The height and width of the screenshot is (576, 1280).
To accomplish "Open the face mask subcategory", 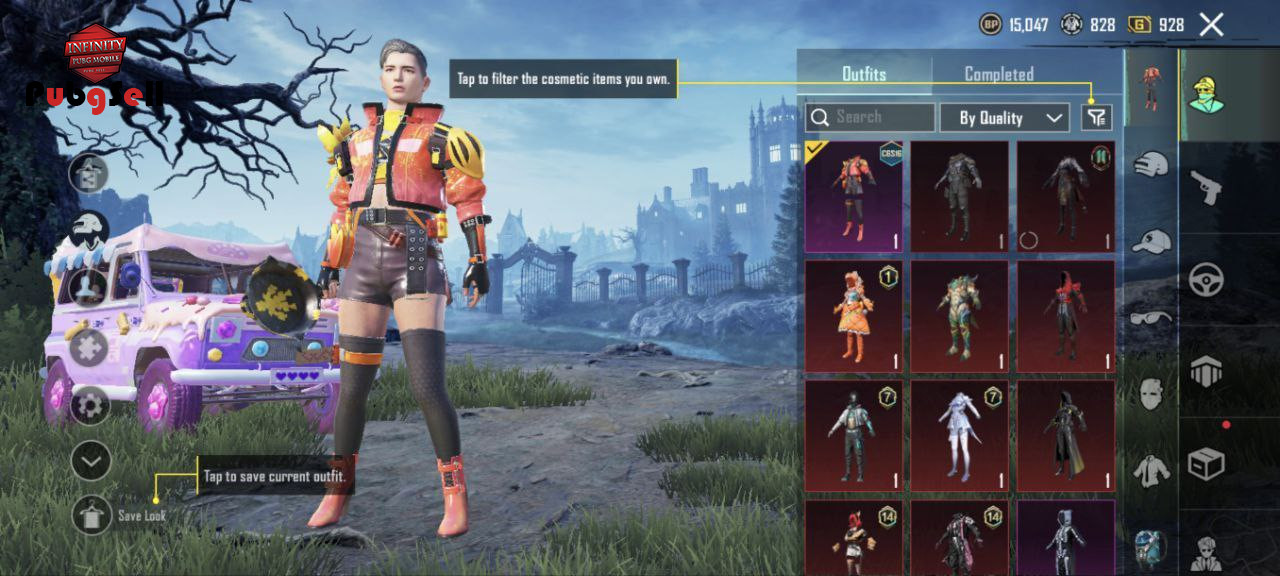I will coord(1152,393).
